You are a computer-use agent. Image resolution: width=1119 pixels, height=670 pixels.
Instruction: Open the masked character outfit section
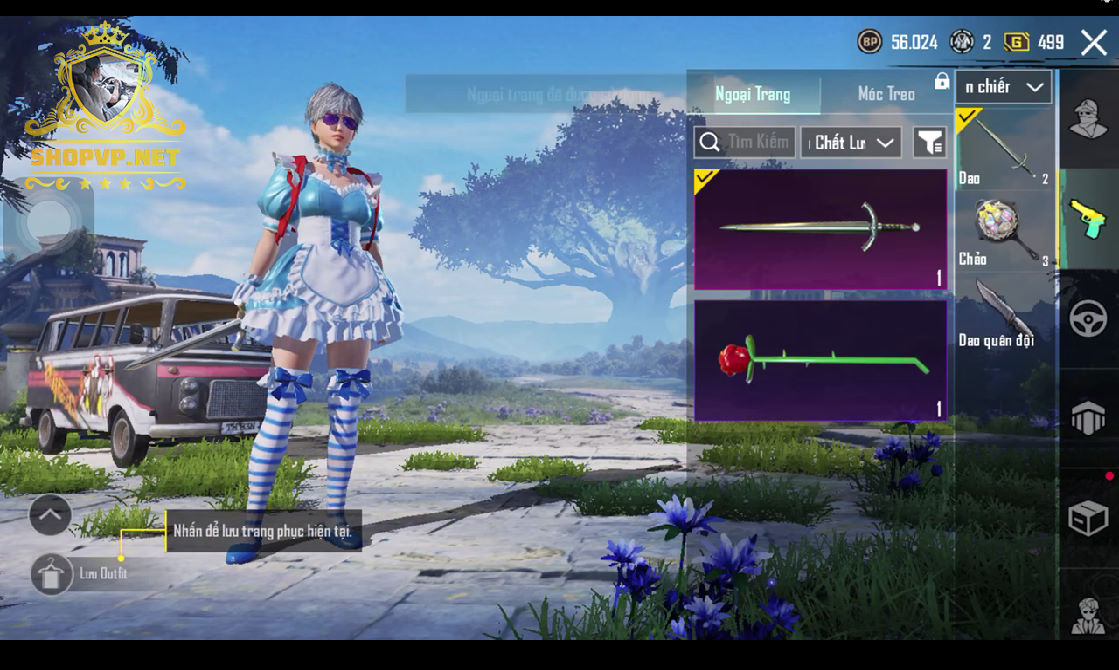(x=1088, y=119)
